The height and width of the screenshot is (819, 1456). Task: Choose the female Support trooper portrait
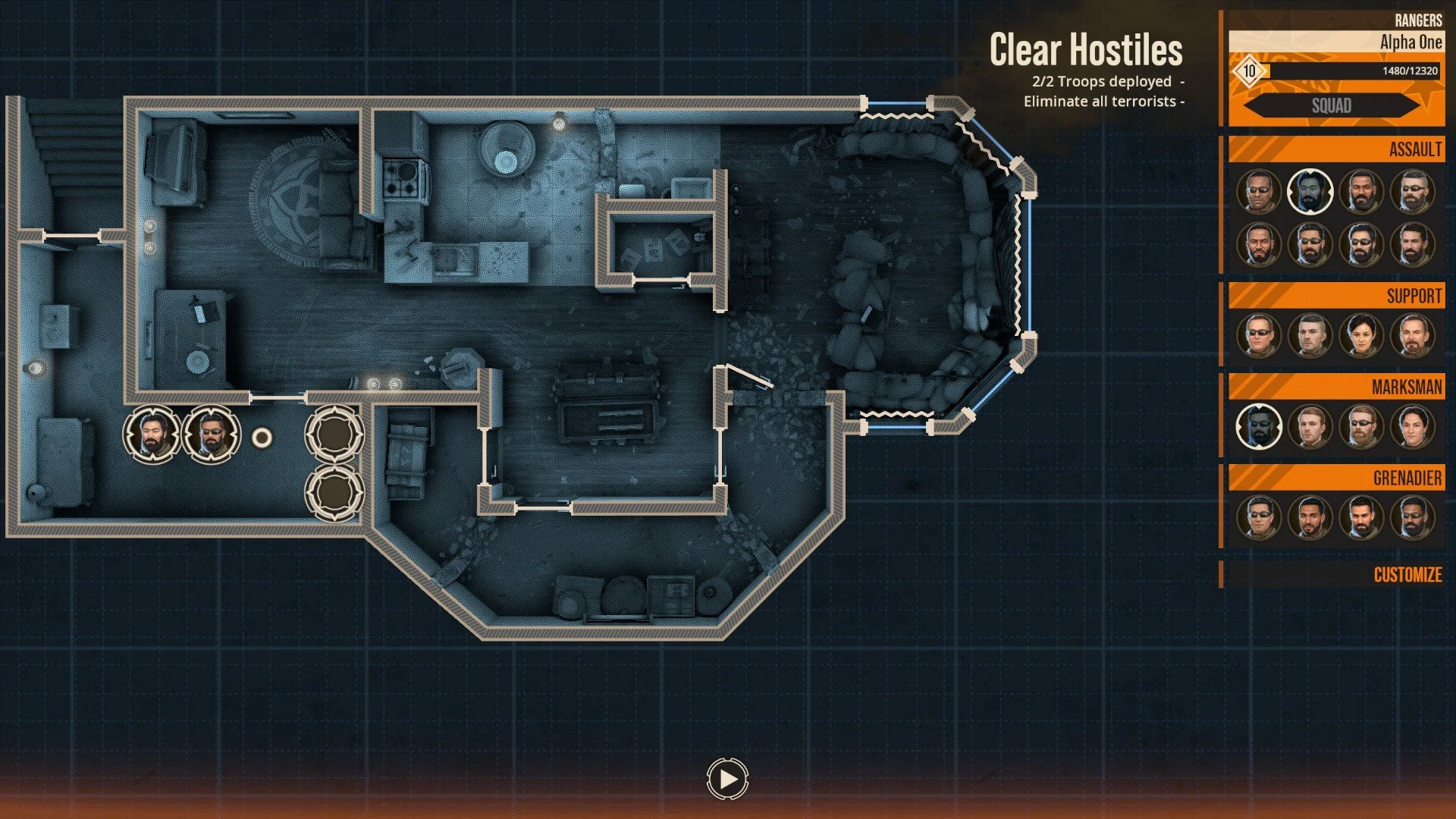(x=1361, y=336)
